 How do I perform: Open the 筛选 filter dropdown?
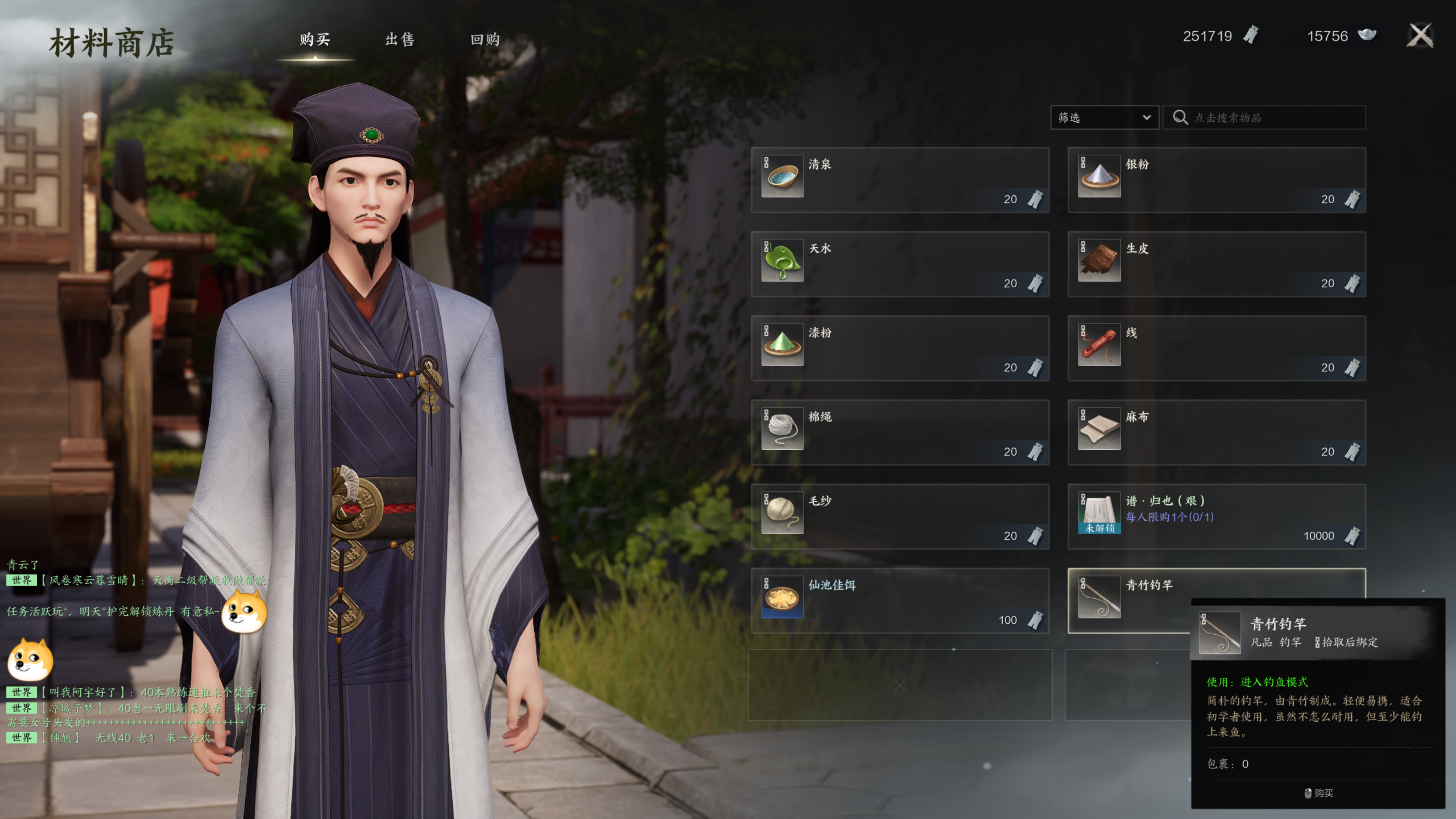point(1104,118)
